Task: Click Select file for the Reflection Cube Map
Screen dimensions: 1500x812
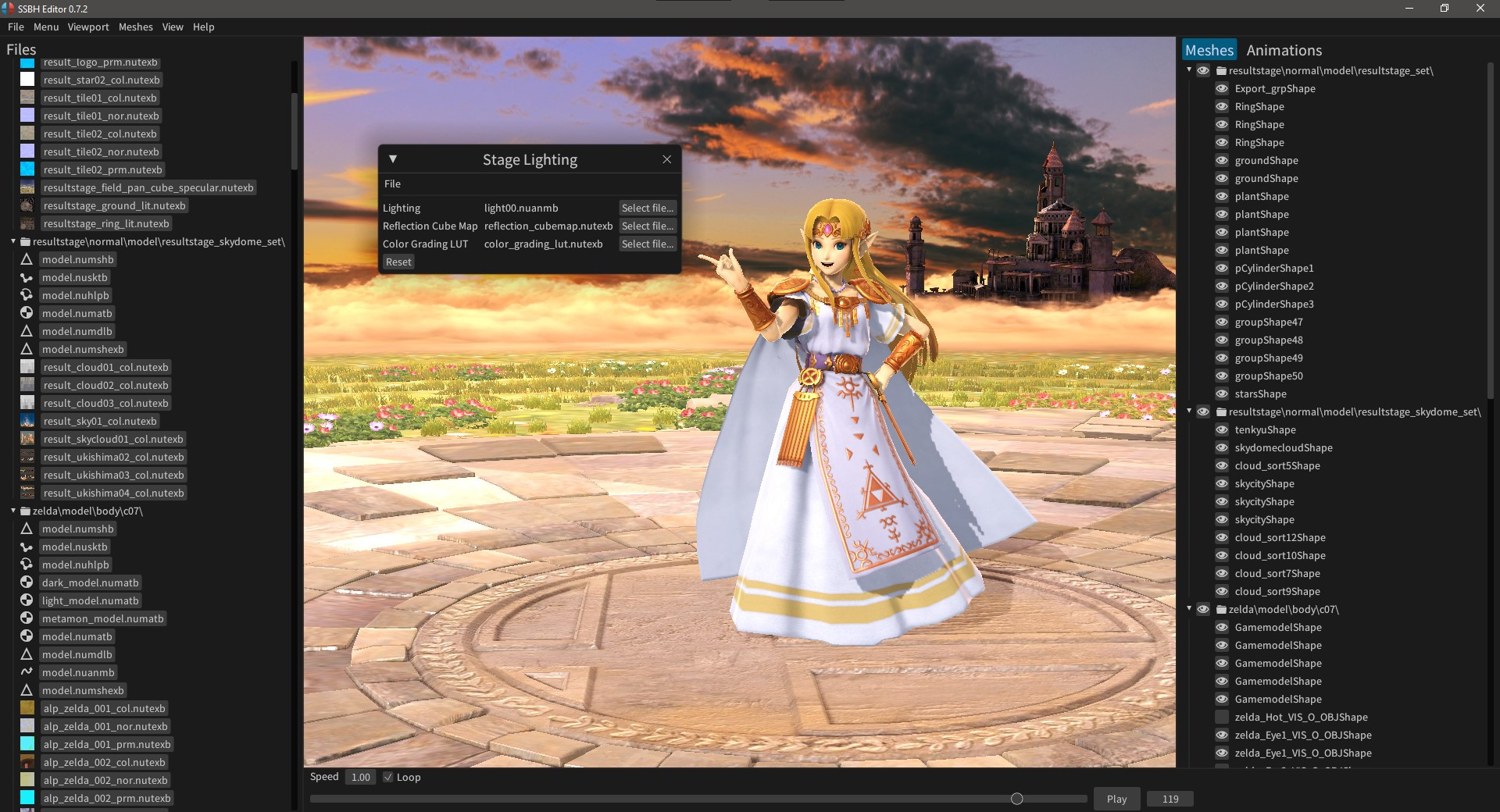Action: pyautogui.click(x=647, y=226)
